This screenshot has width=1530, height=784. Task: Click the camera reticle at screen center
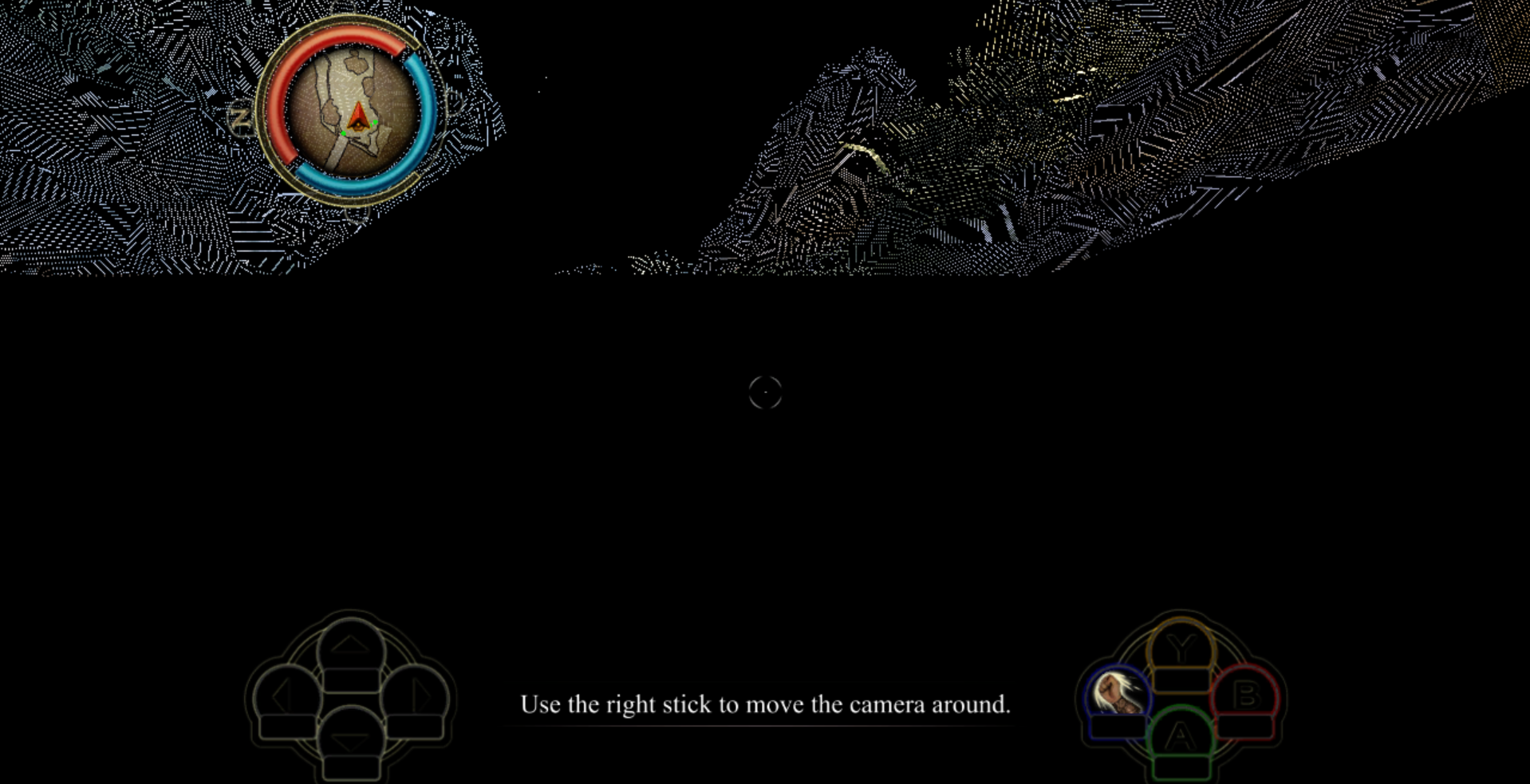tap(764, 392)
